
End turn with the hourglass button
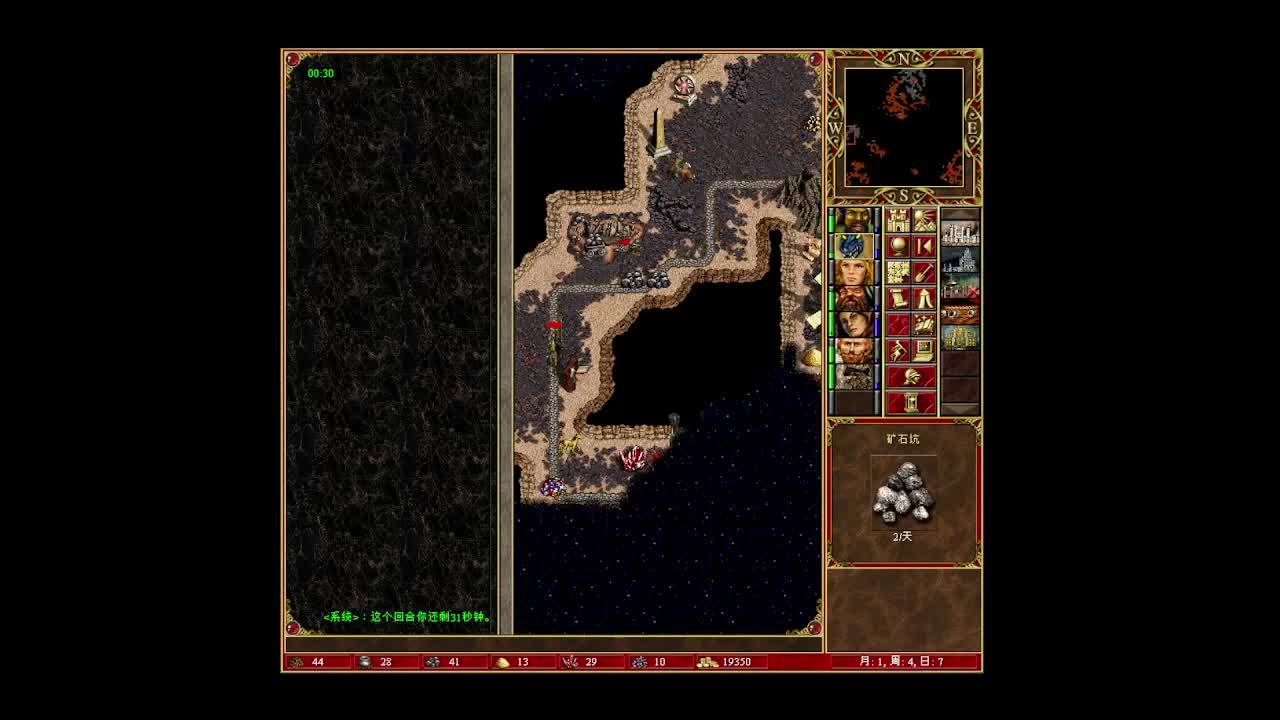[x=911, y=402]
